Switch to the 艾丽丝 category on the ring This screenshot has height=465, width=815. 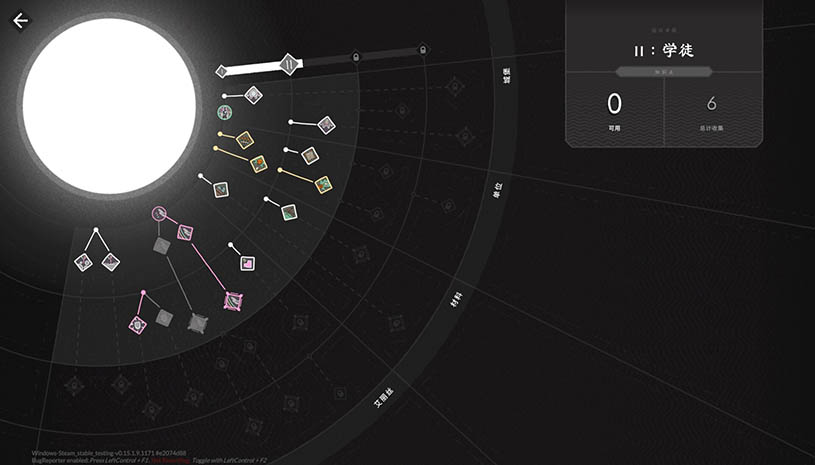[385, 398]
